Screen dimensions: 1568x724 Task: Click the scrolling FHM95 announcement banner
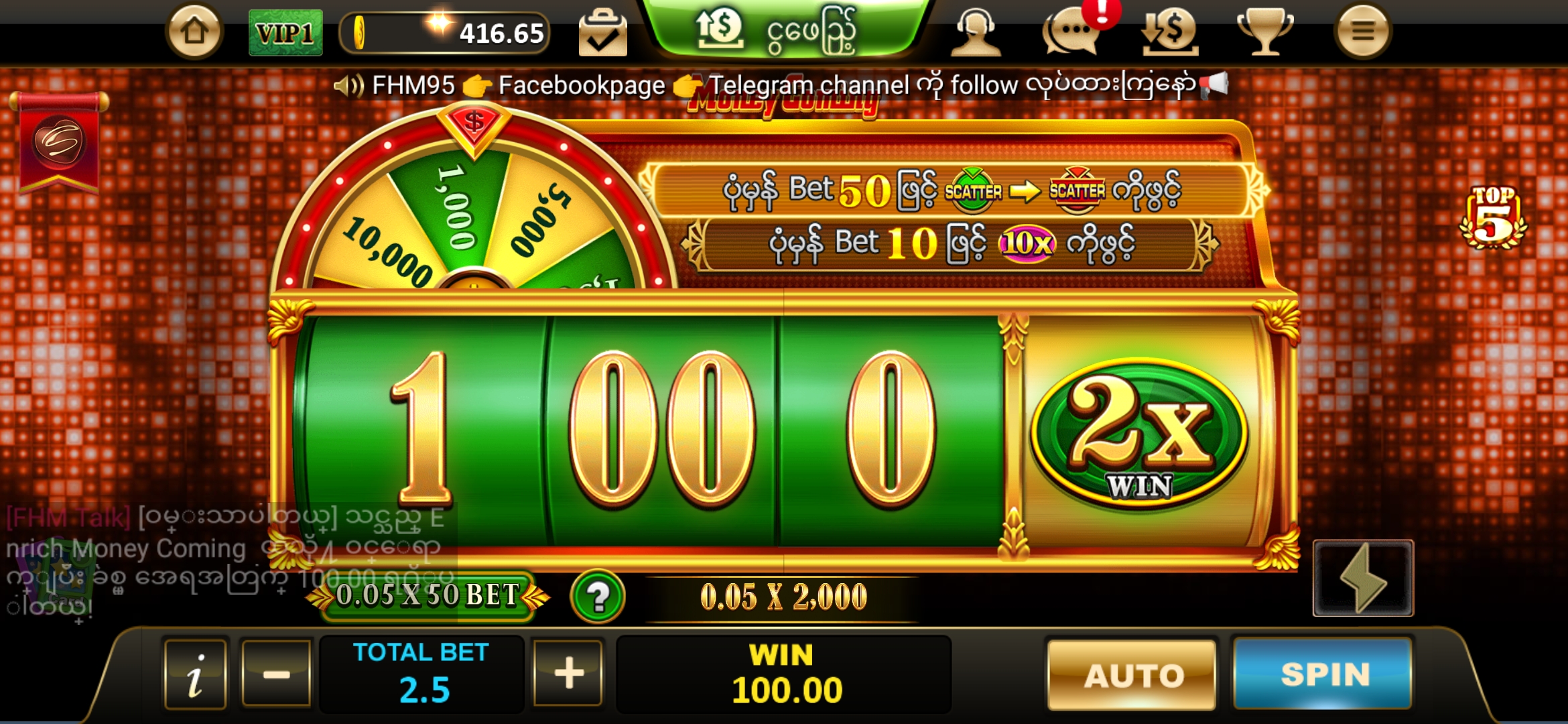click(781, 85)
